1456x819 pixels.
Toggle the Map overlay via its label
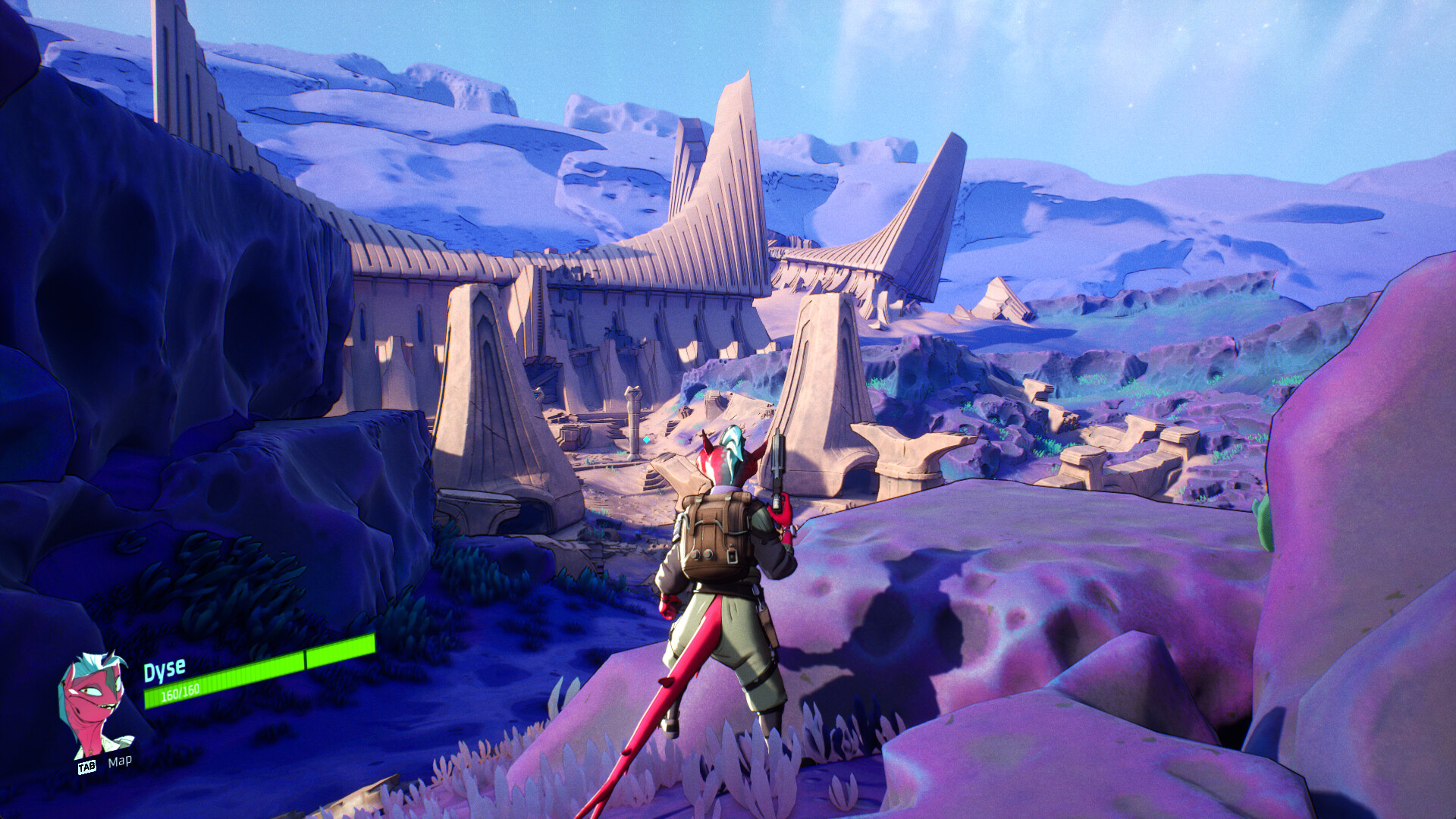120,761
